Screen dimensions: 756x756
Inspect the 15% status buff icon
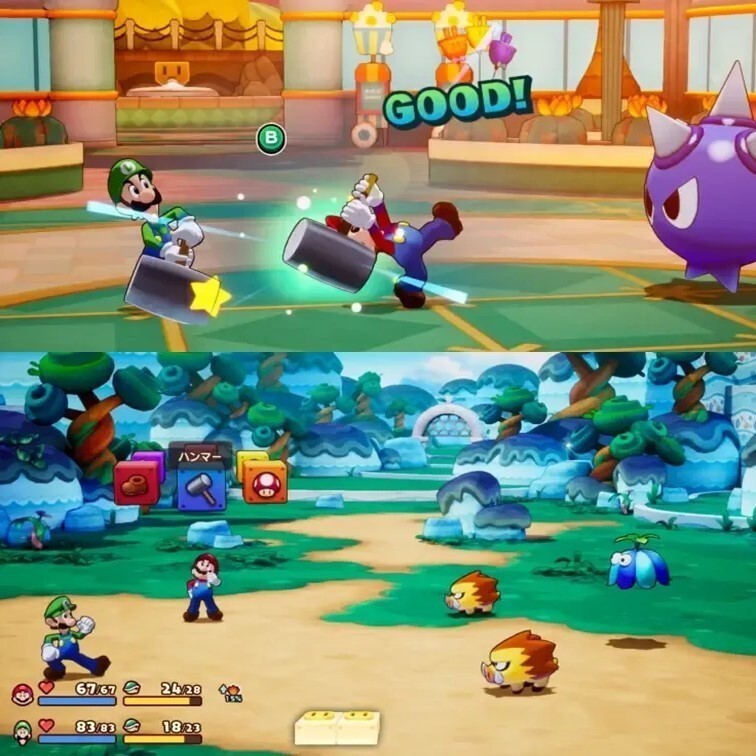point(231,692)
